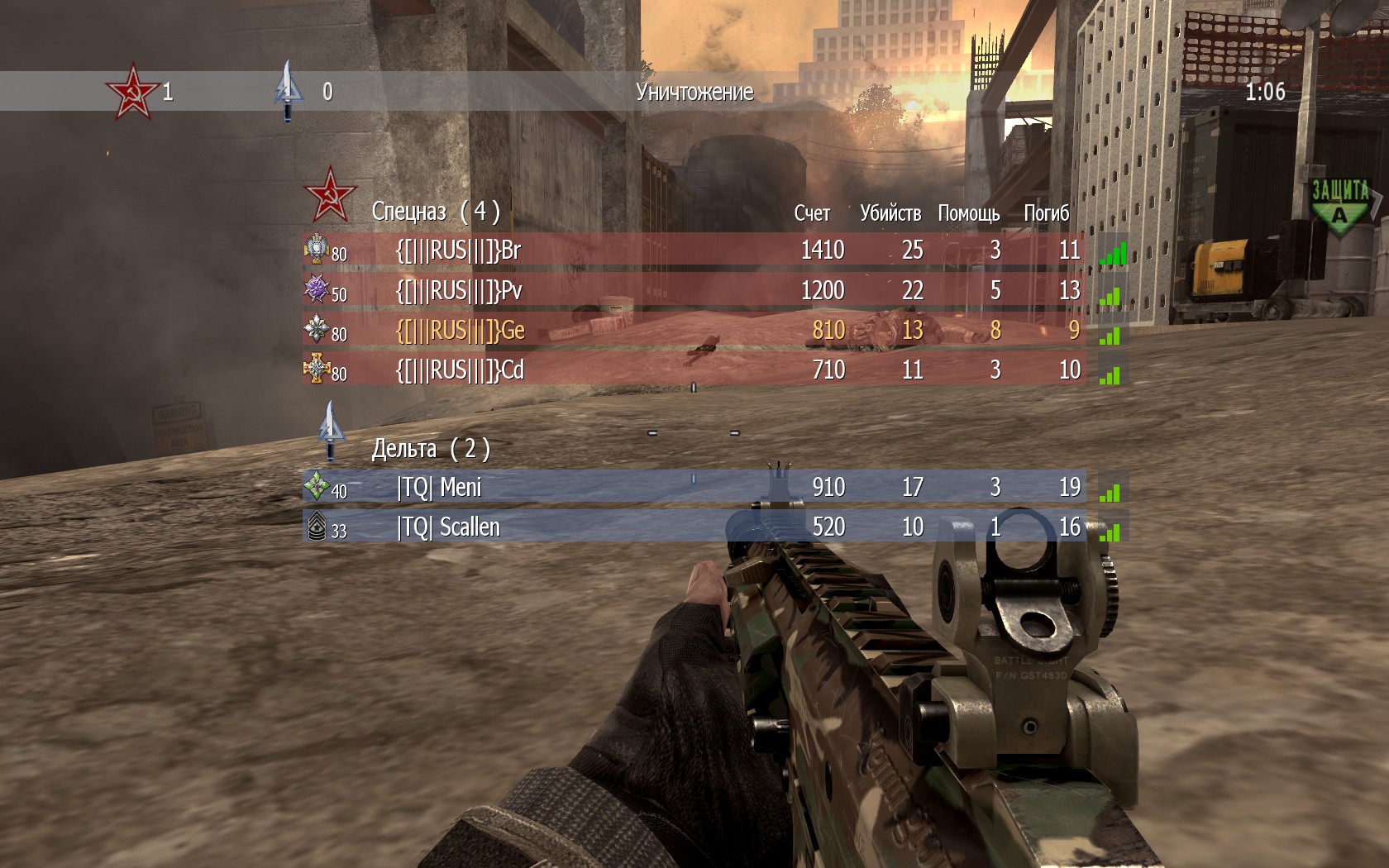Image resolution: width=1389 pixels, height=868 pixels.
Task: Click the Спецназ team header
Action: click(435, 212)
